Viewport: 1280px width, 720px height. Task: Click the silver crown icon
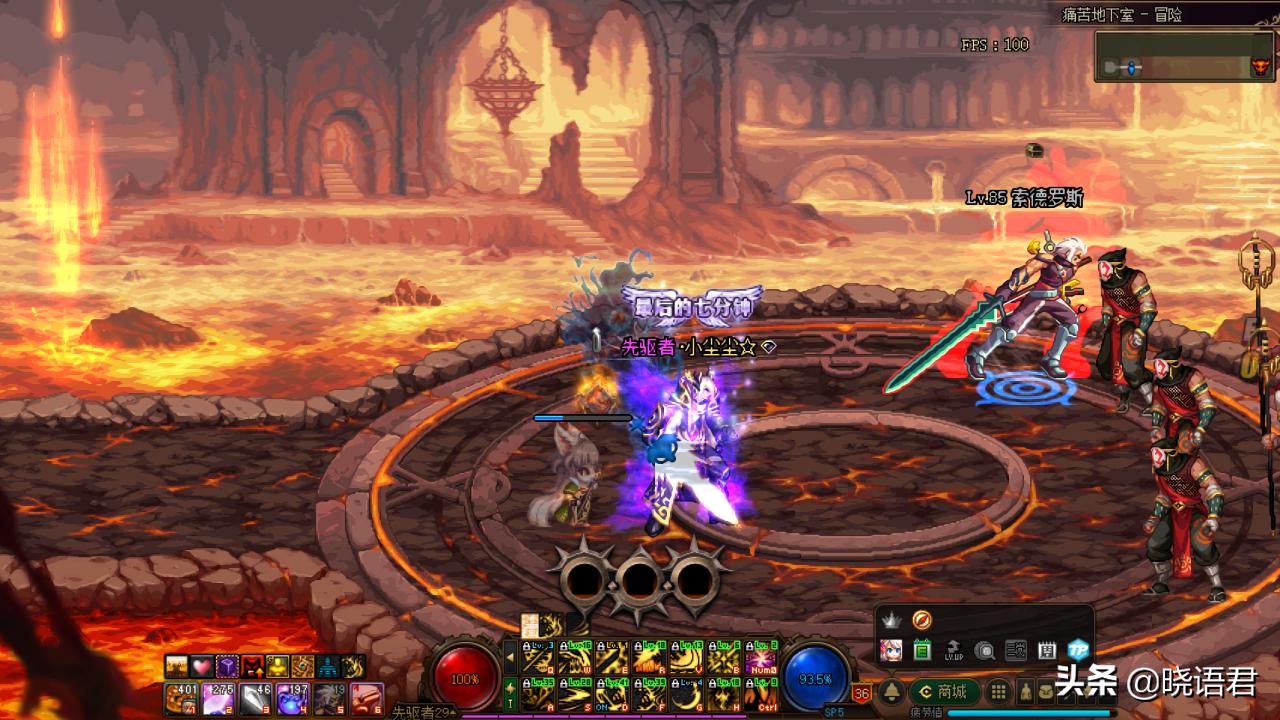click(891, 620)
